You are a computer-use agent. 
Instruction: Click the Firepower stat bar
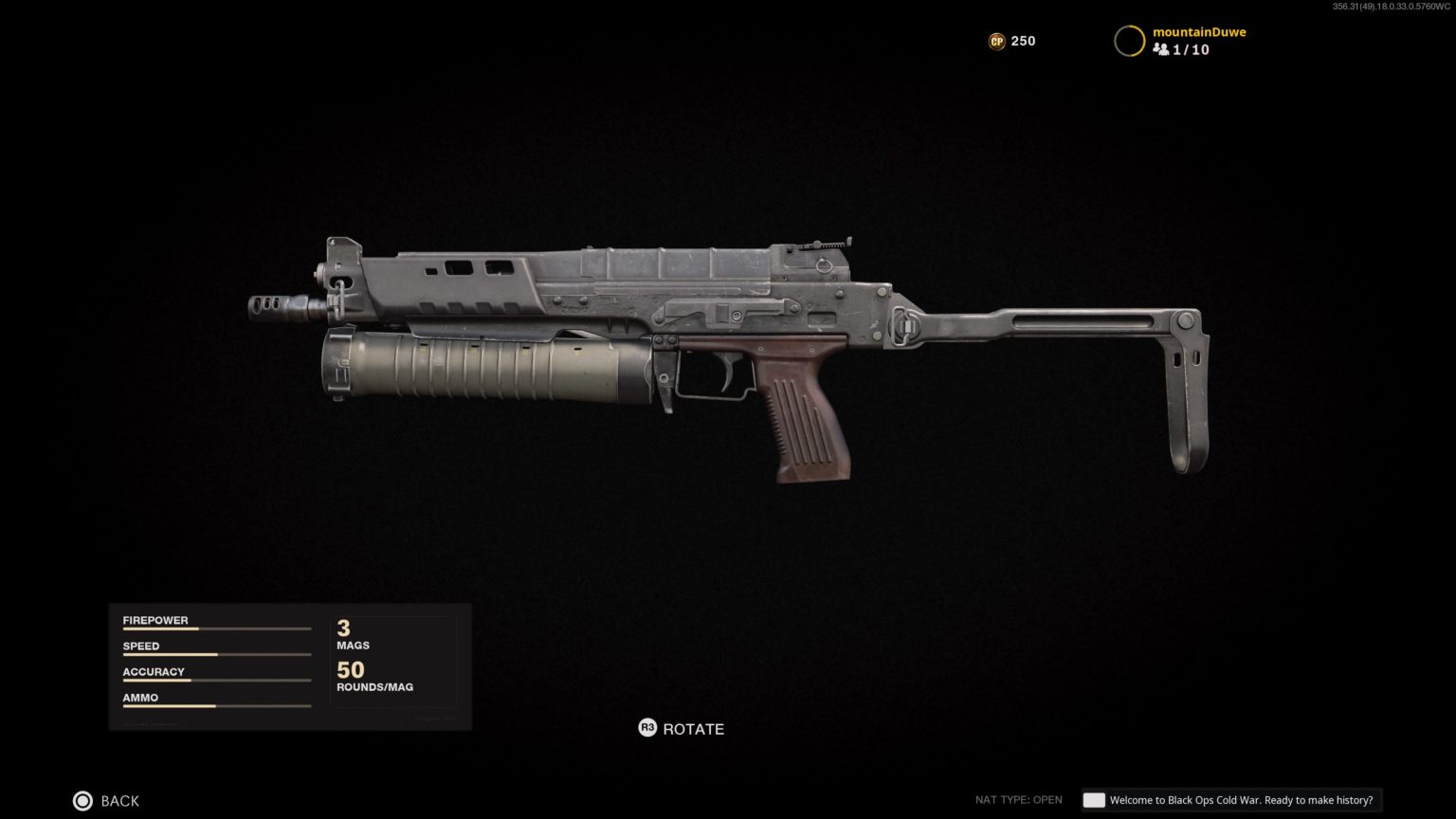pyautogui.click(x=216, y=628)
